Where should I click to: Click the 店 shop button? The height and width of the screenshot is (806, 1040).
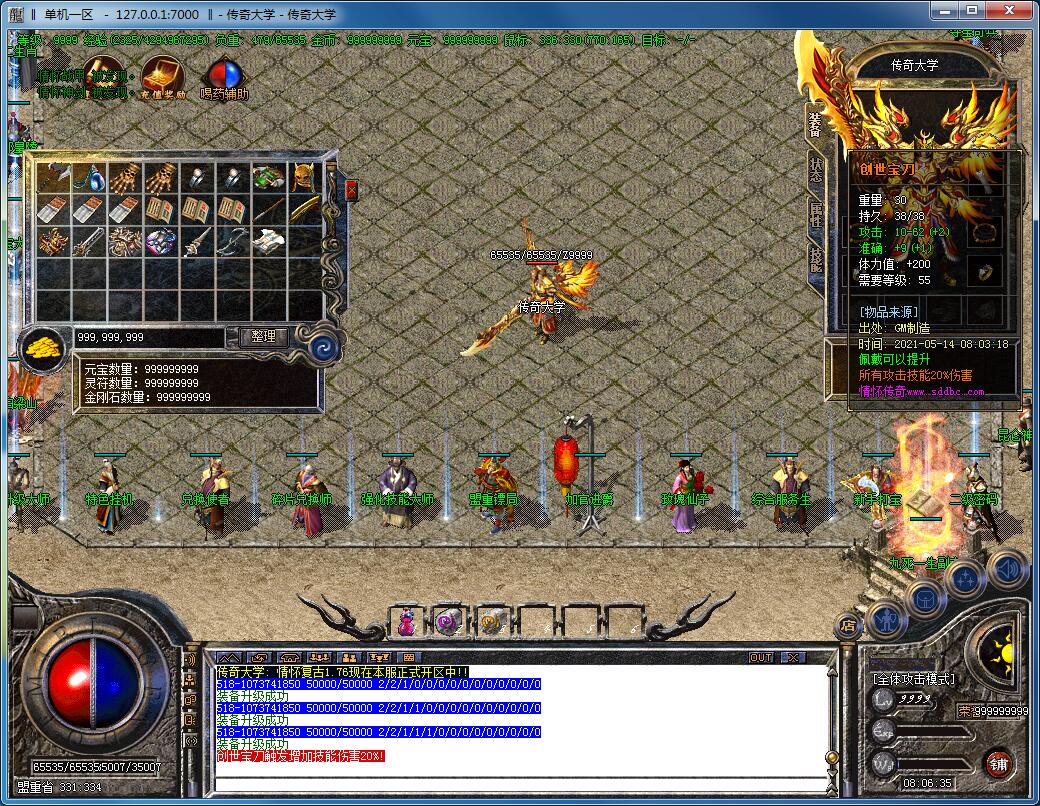(849, 627)
